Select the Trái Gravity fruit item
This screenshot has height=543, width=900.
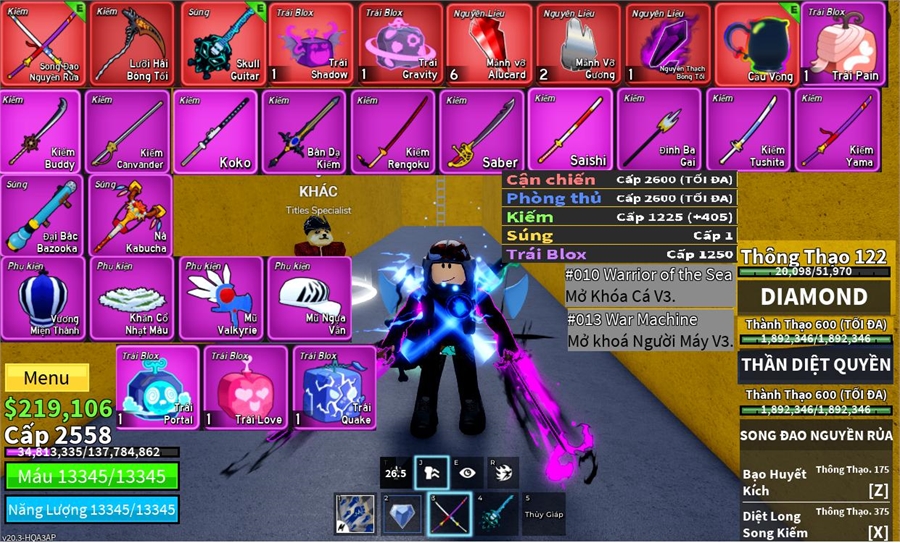(x=400, y=43)
